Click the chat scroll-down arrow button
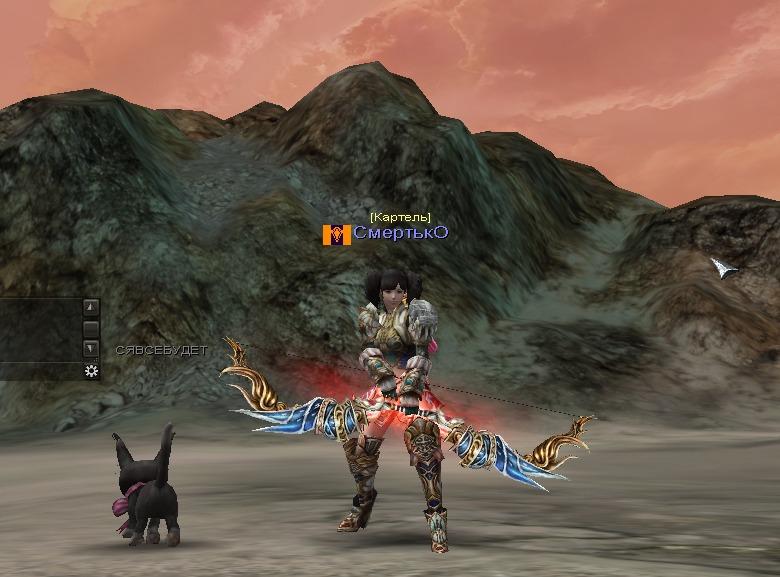Image resolution: width=780 pixels, height=577 pixels. 91,348
